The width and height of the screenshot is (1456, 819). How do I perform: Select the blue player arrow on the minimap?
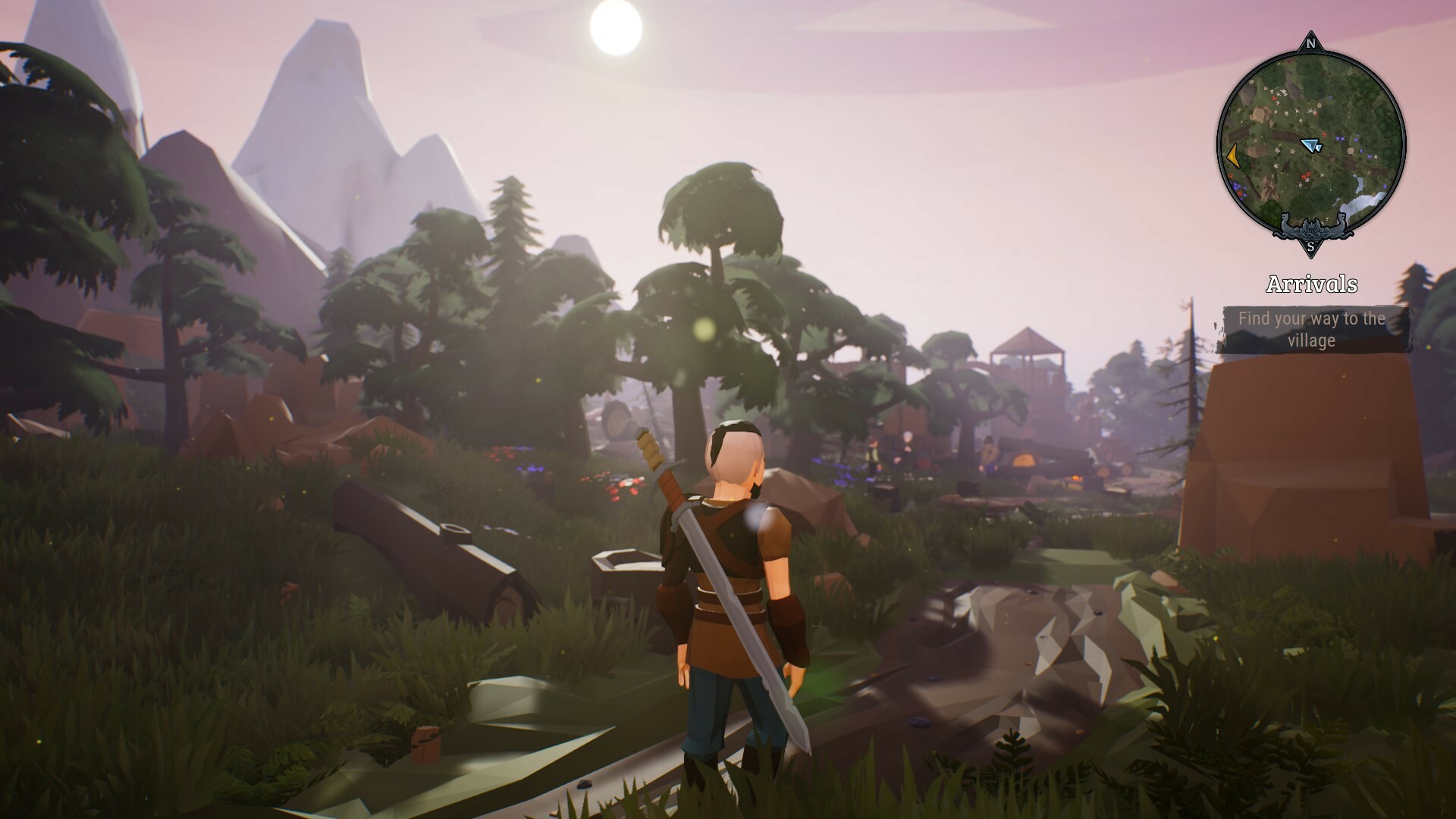coord(1311,144)
